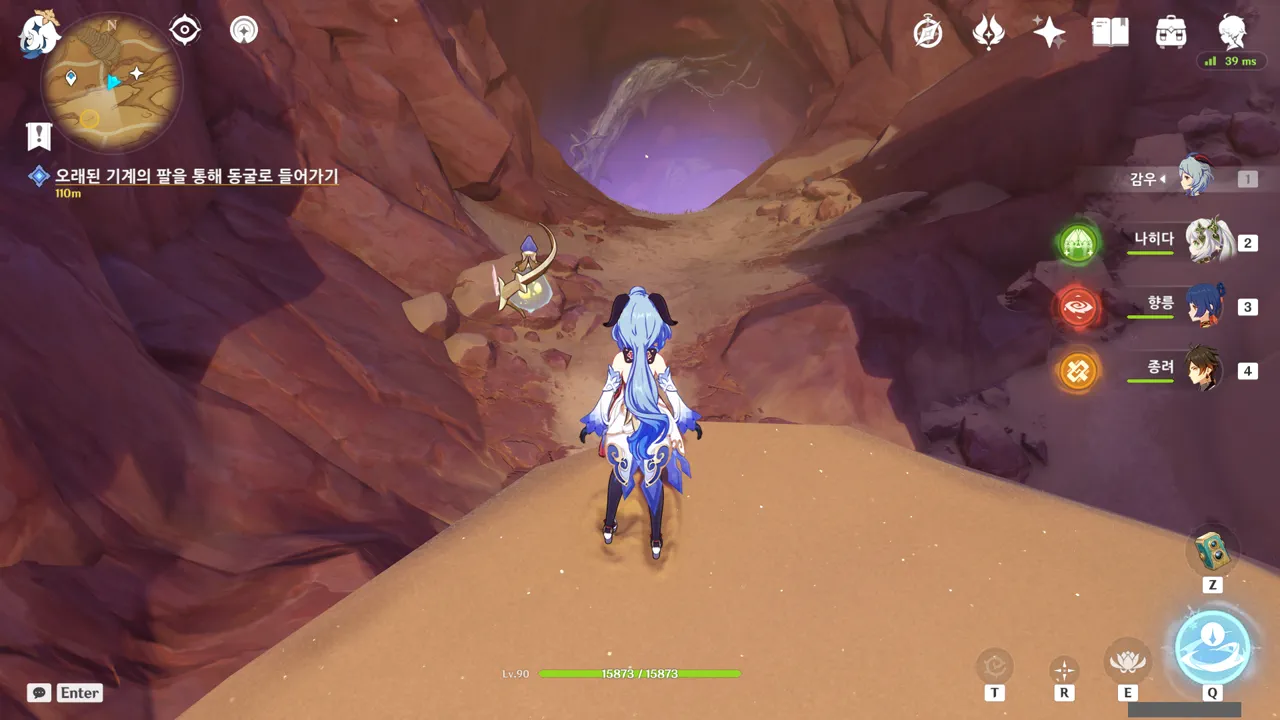Open the circular minimap
Viewport: 1280px width, 720px height.
pyautogui.click(x=111, y=82)
